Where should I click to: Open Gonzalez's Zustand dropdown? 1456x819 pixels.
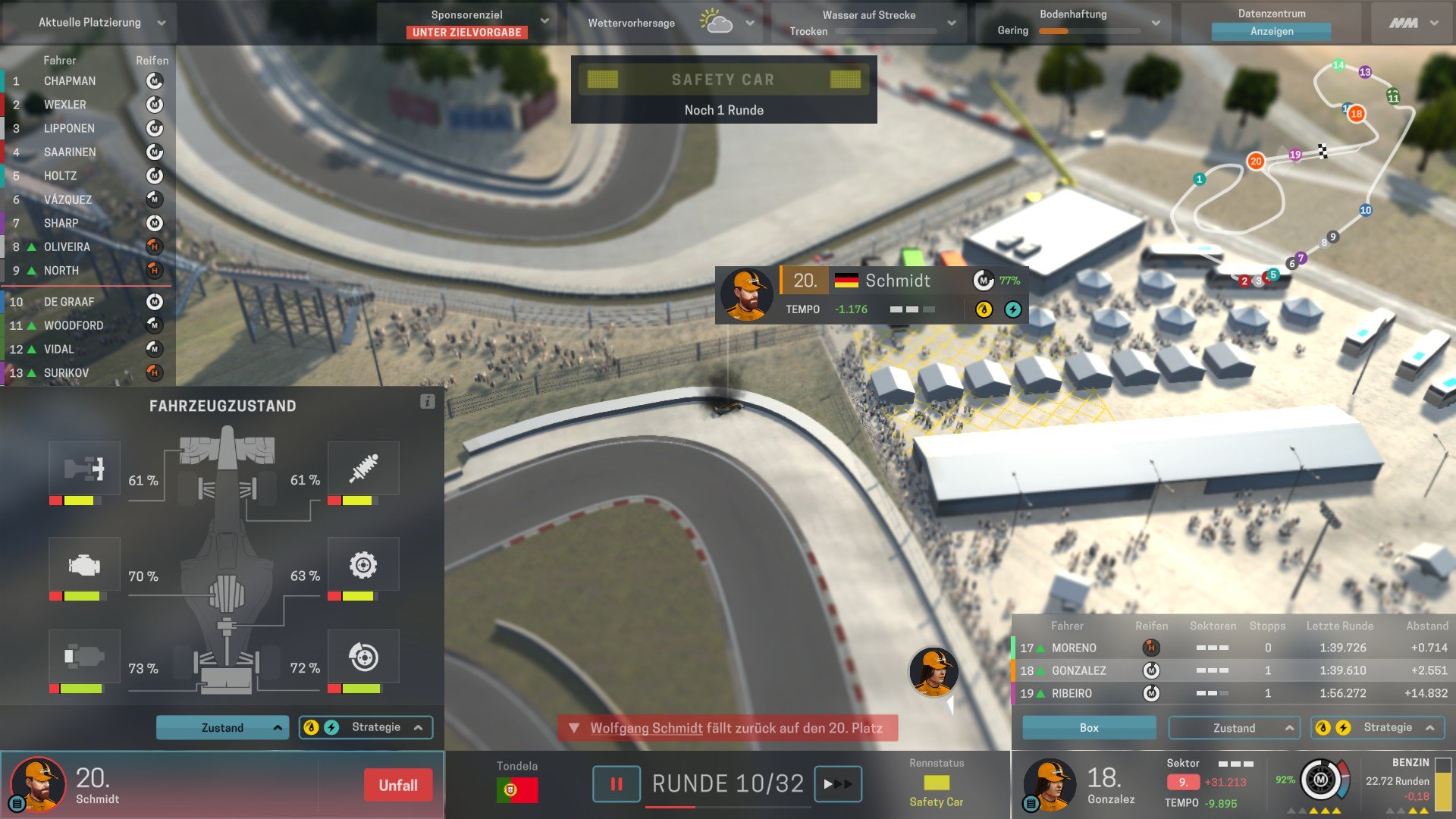1234,728
